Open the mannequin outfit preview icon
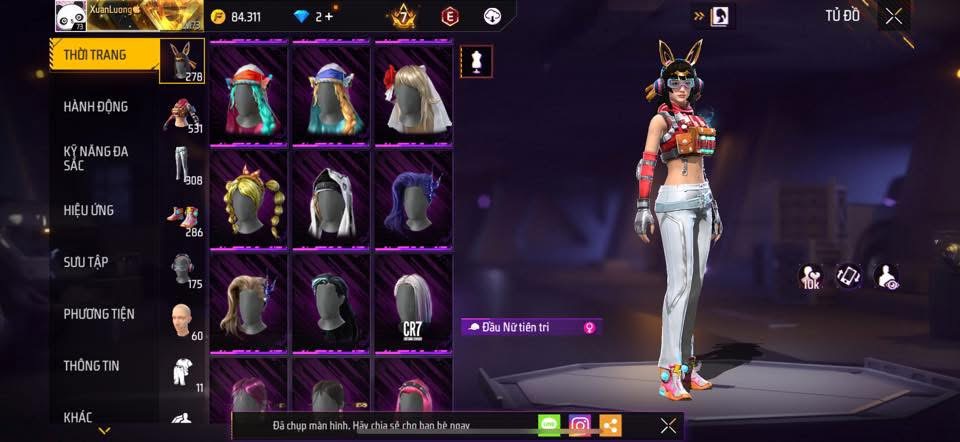The height and width of the screenshot is (442, 960). pos(475,61)
